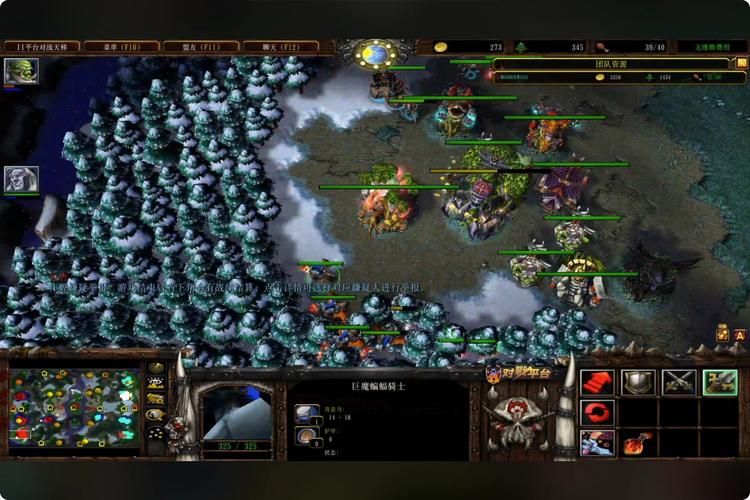
Task: Click the selected unit's portrait
Action: pyautogui.click(x=237, y=412)
